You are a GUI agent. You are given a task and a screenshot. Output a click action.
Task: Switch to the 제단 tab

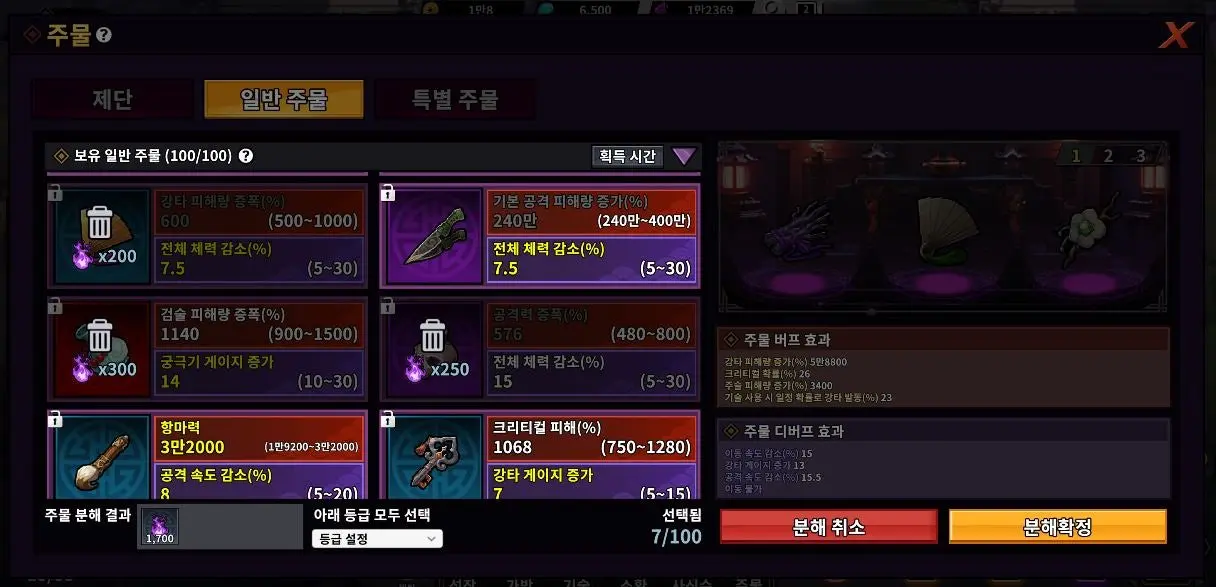112,100
